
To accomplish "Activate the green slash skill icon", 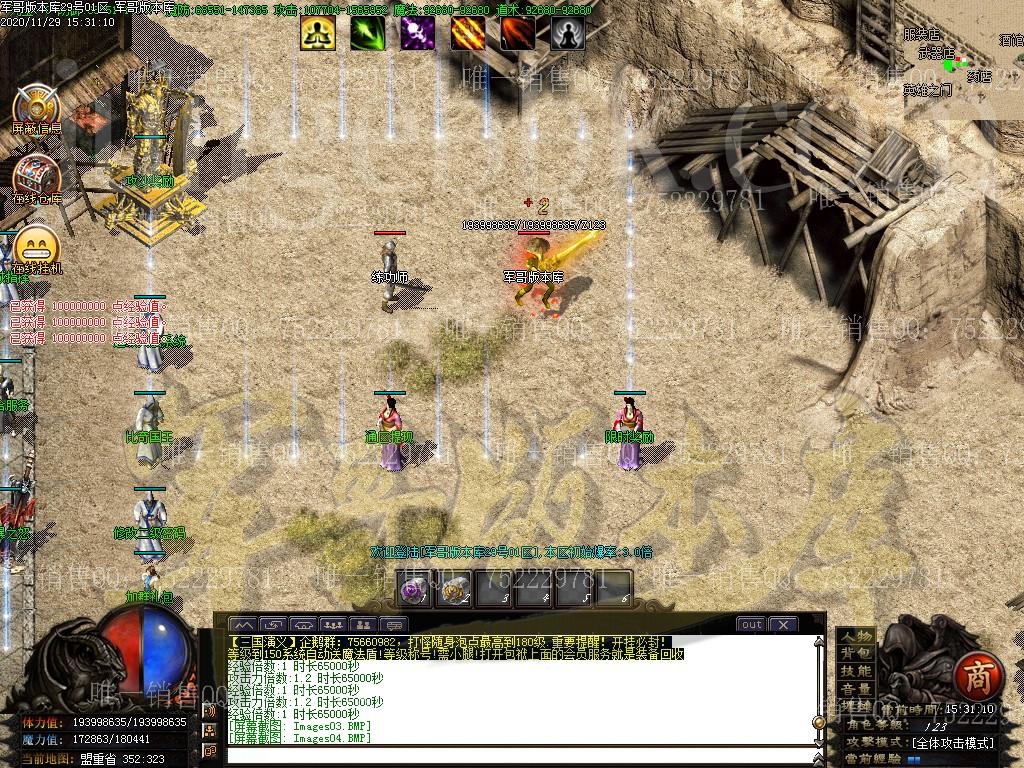I will [x=368, y=33].
